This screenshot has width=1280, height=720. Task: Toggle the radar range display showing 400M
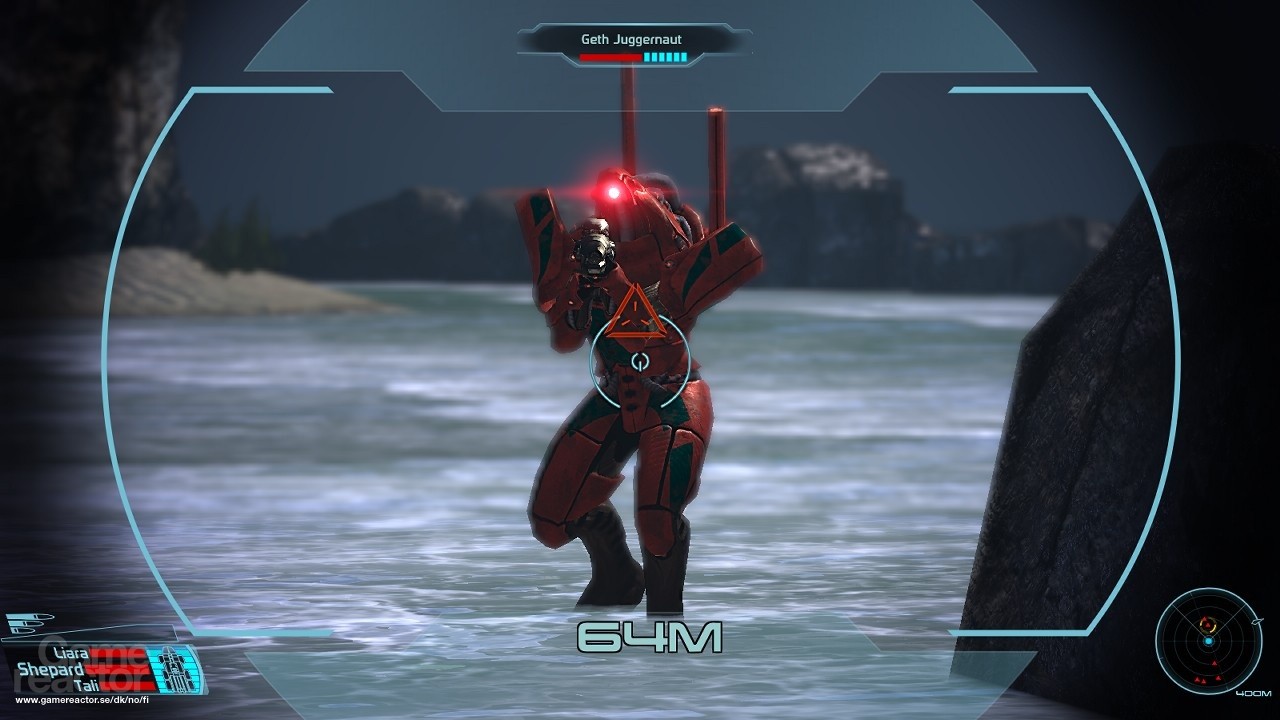pyautogui.click(x=1254, y=693)
